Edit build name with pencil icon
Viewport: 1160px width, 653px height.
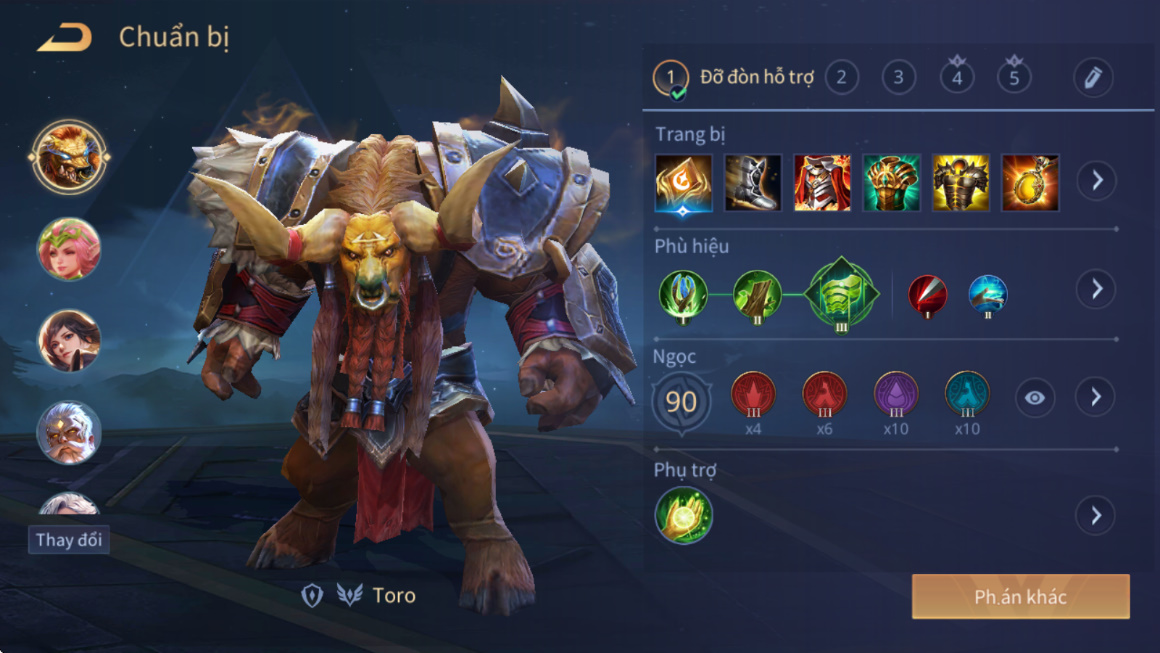click(x=1093, y=77)
